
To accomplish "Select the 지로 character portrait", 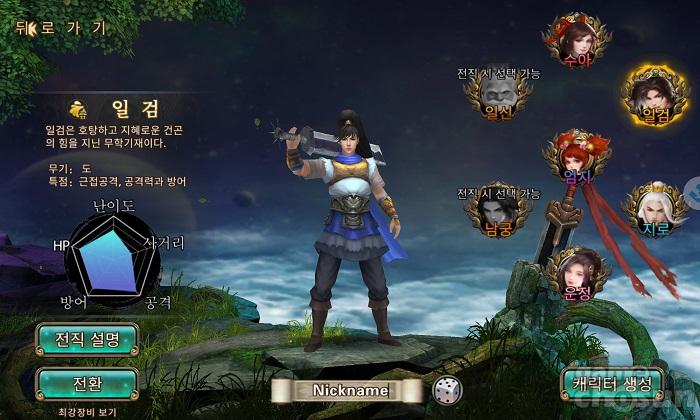I will point(654,210).
